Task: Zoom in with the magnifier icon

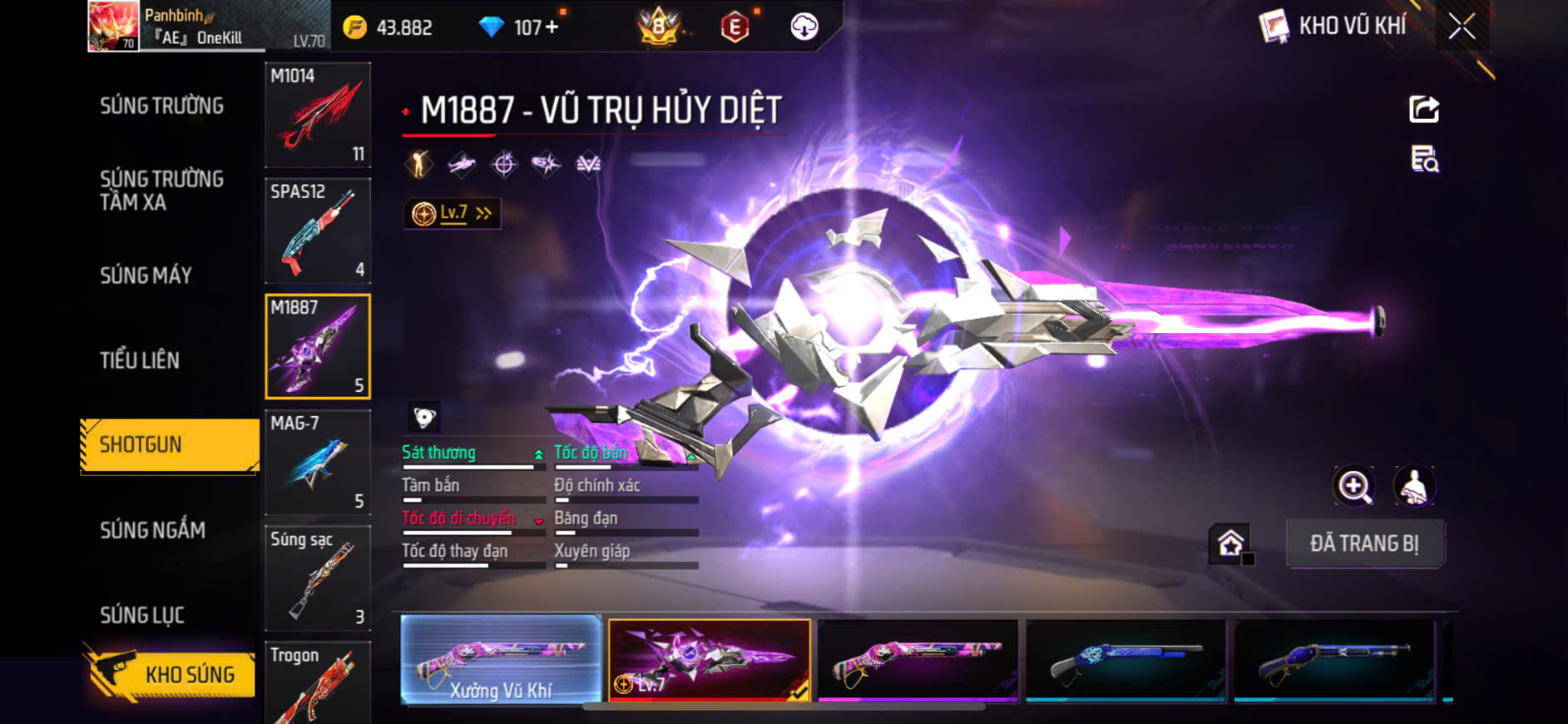Action: point(1354,487)
